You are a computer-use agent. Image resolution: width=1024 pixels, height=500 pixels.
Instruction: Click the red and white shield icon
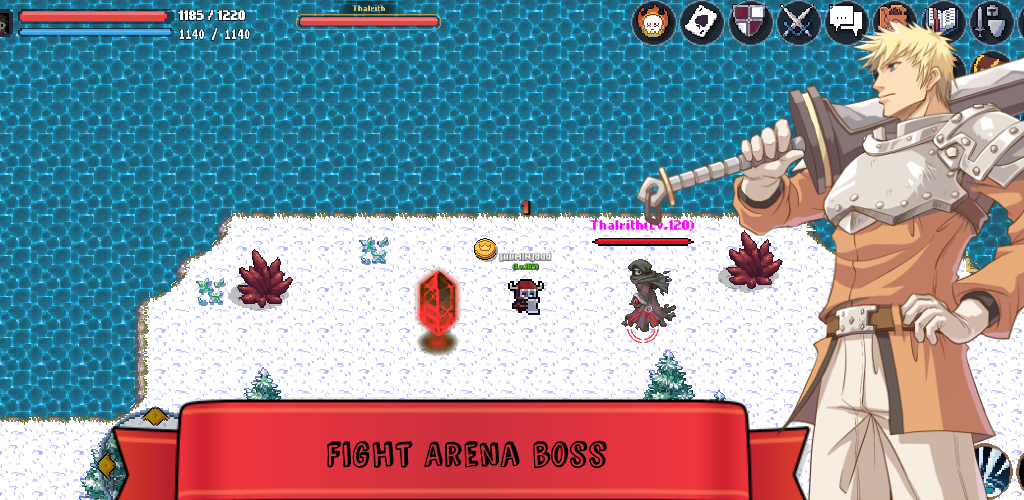point(750,21)
